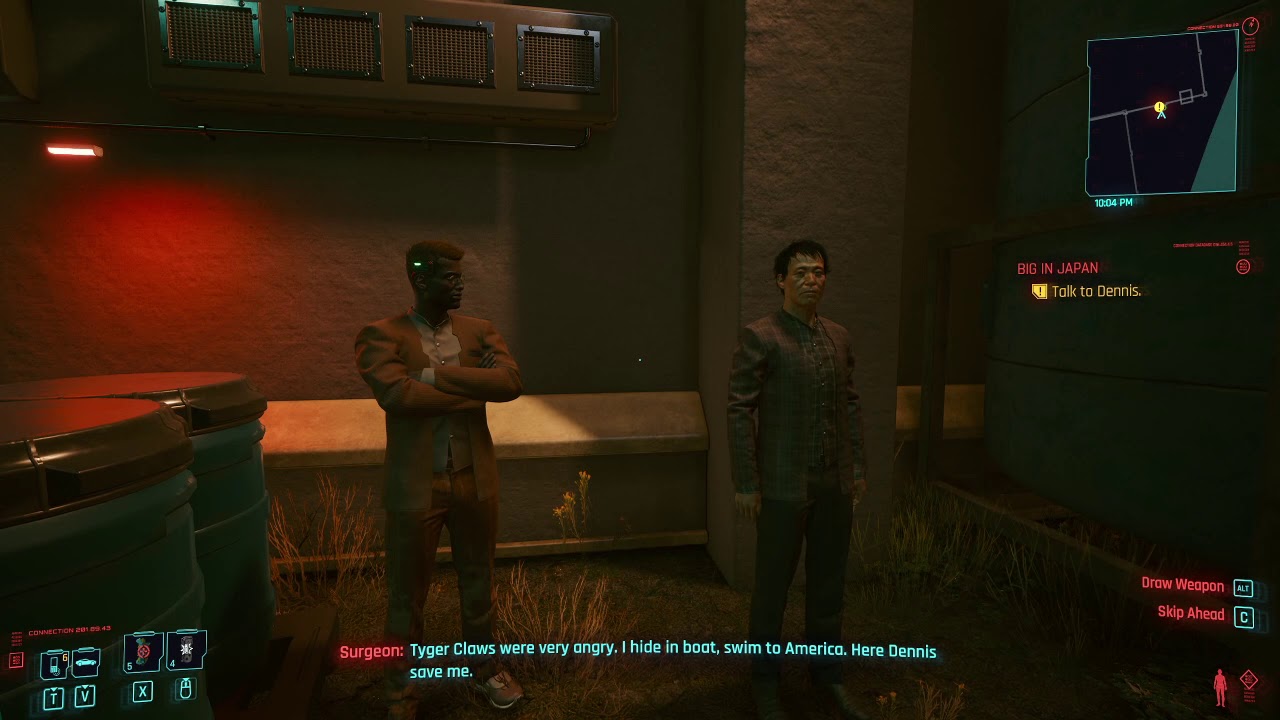Call your vehicle with the car icon

click(85, 663)
